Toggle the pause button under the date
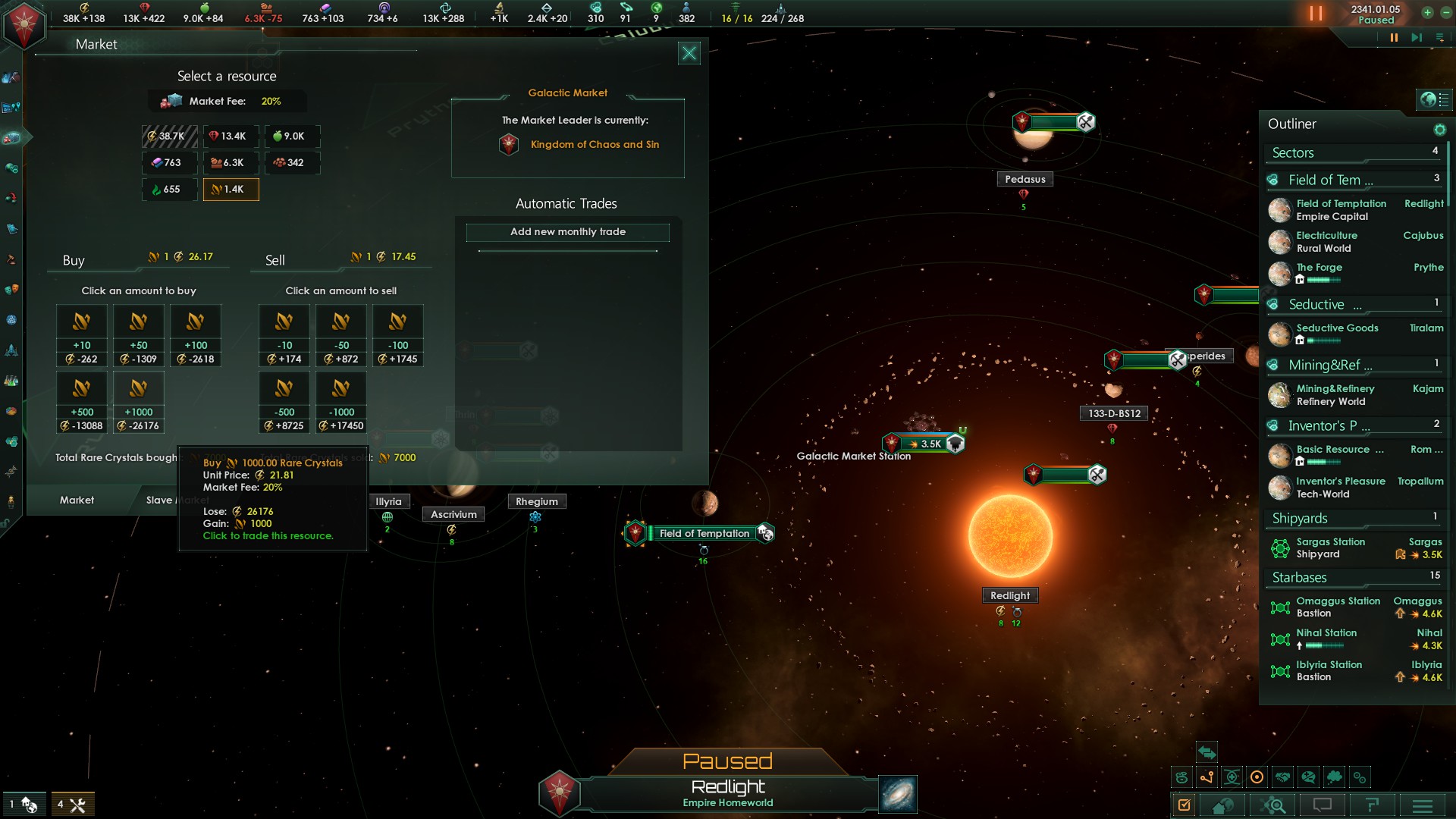The image size is (1456, 819). point(1394,38)
